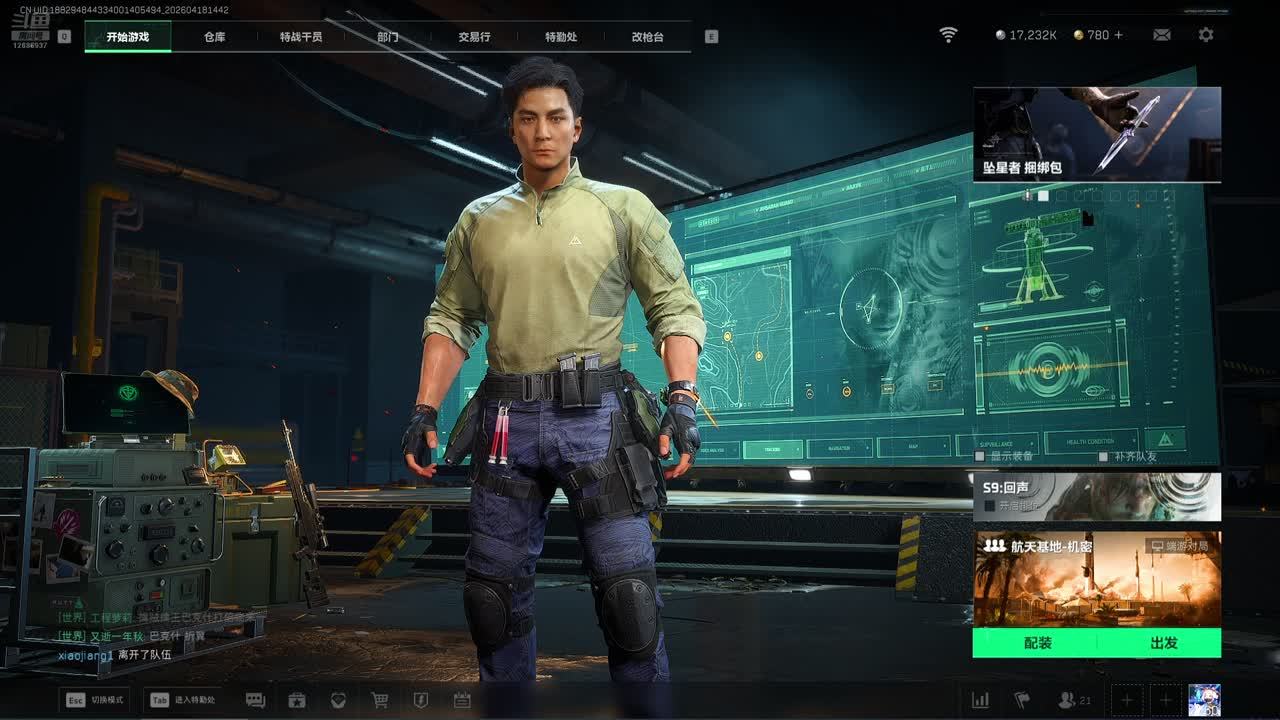Select the 航天基地-机密 map card
This screenshot has width=1280, height=720.
click(1097, 579)
